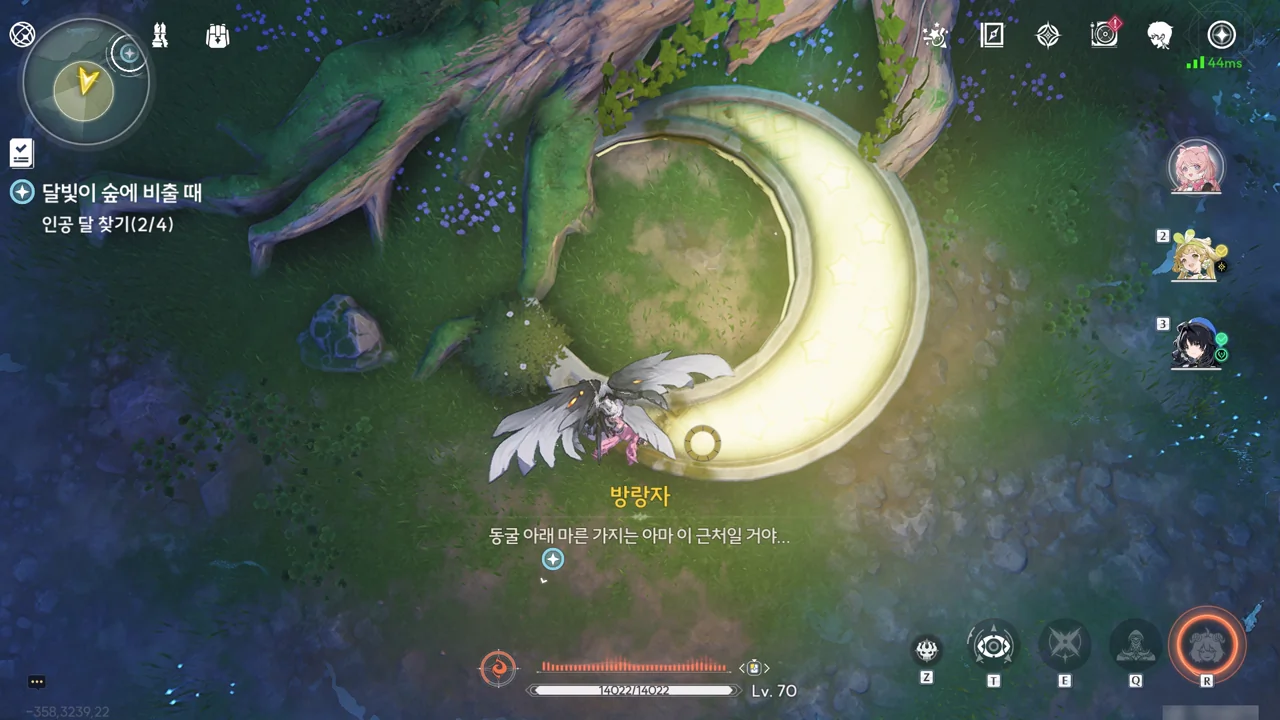This screenshot has height=720, width=1280.
Task: Switch to the pink-haired character
Action: [1196, 166]
